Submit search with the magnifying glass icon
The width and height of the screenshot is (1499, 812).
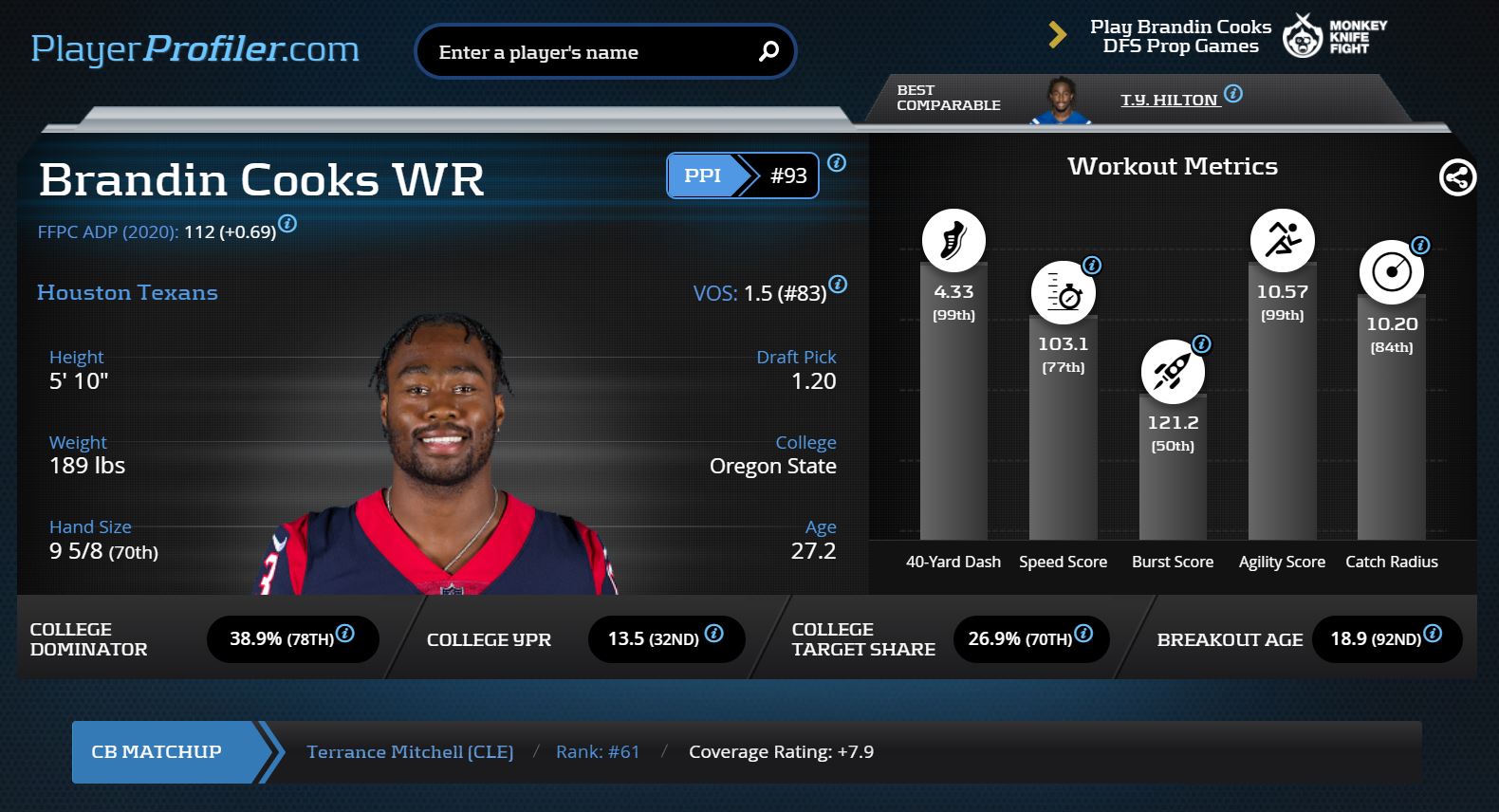[x=768, y=51]
